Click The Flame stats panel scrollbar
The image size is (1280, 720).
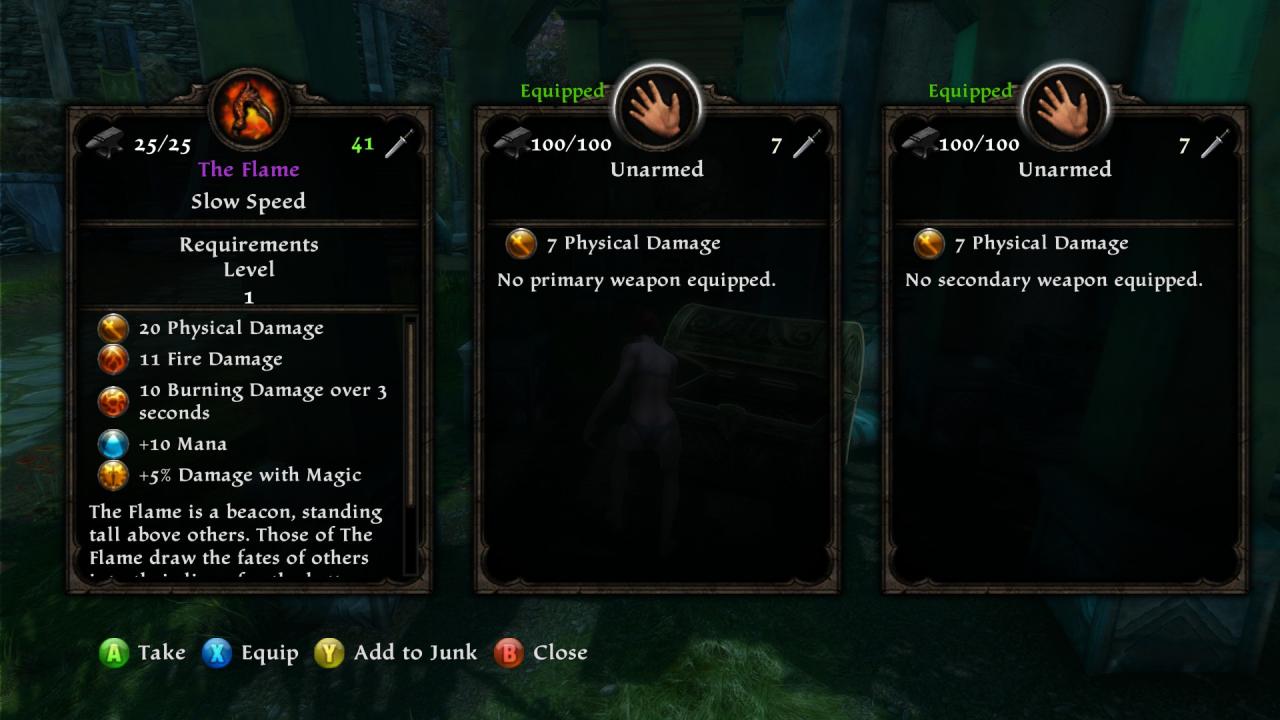click(410, 410)
